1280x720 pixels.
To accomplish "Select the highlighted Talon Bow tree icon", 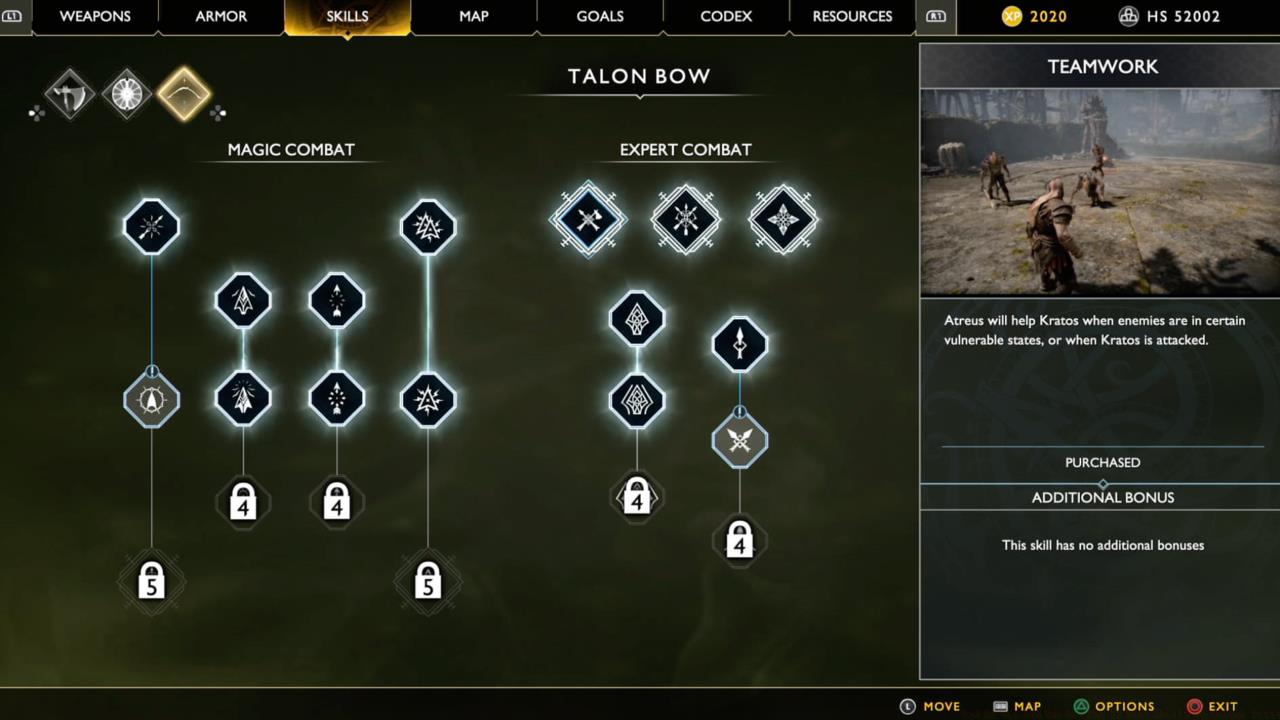I will click(x=184, y=93).
